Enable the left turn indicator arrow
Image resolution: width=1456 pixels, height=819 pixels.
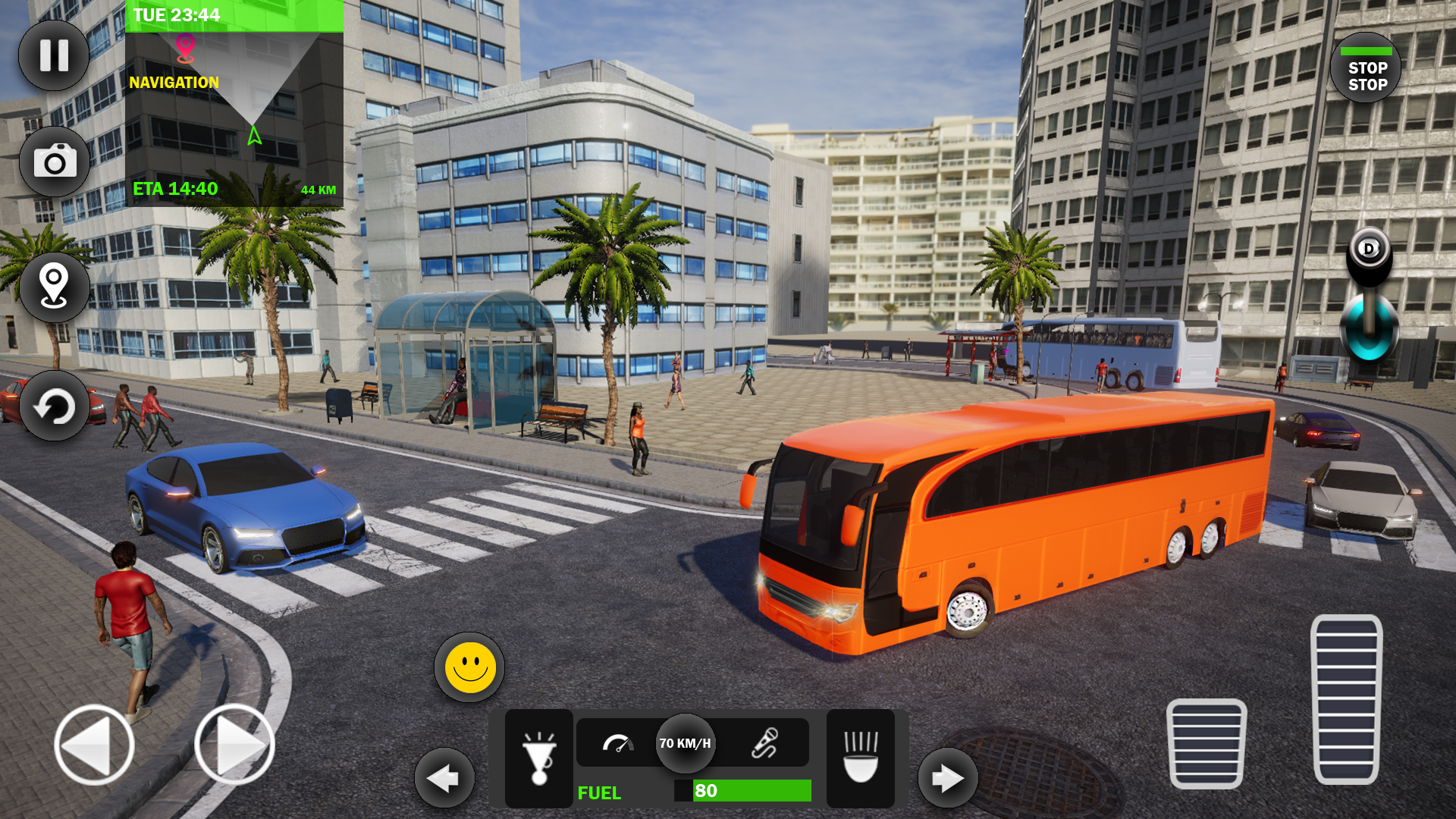tap(444, 778)
